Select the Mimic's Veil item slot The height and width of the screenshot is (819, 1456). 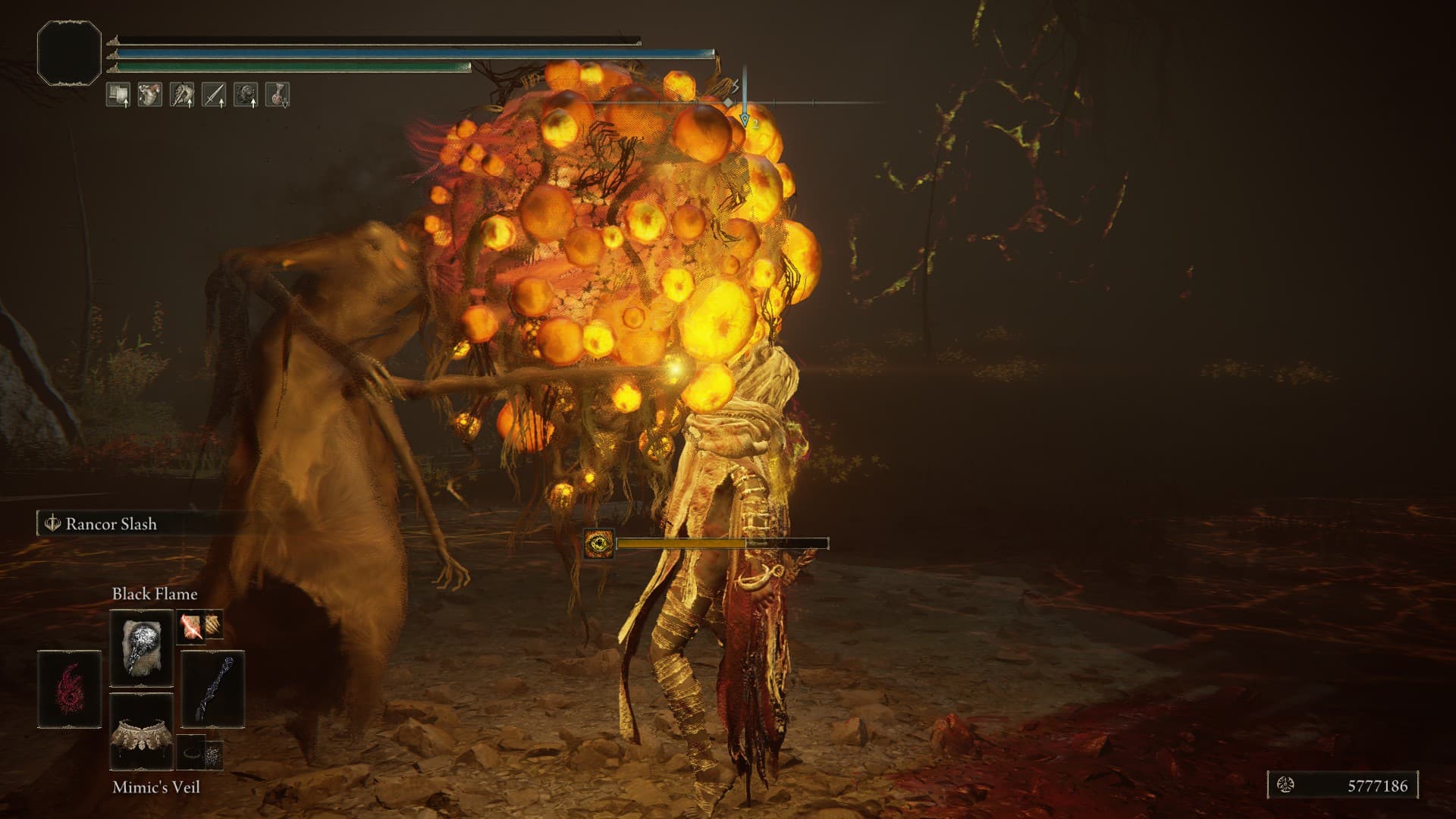click(x=142, y=730)
